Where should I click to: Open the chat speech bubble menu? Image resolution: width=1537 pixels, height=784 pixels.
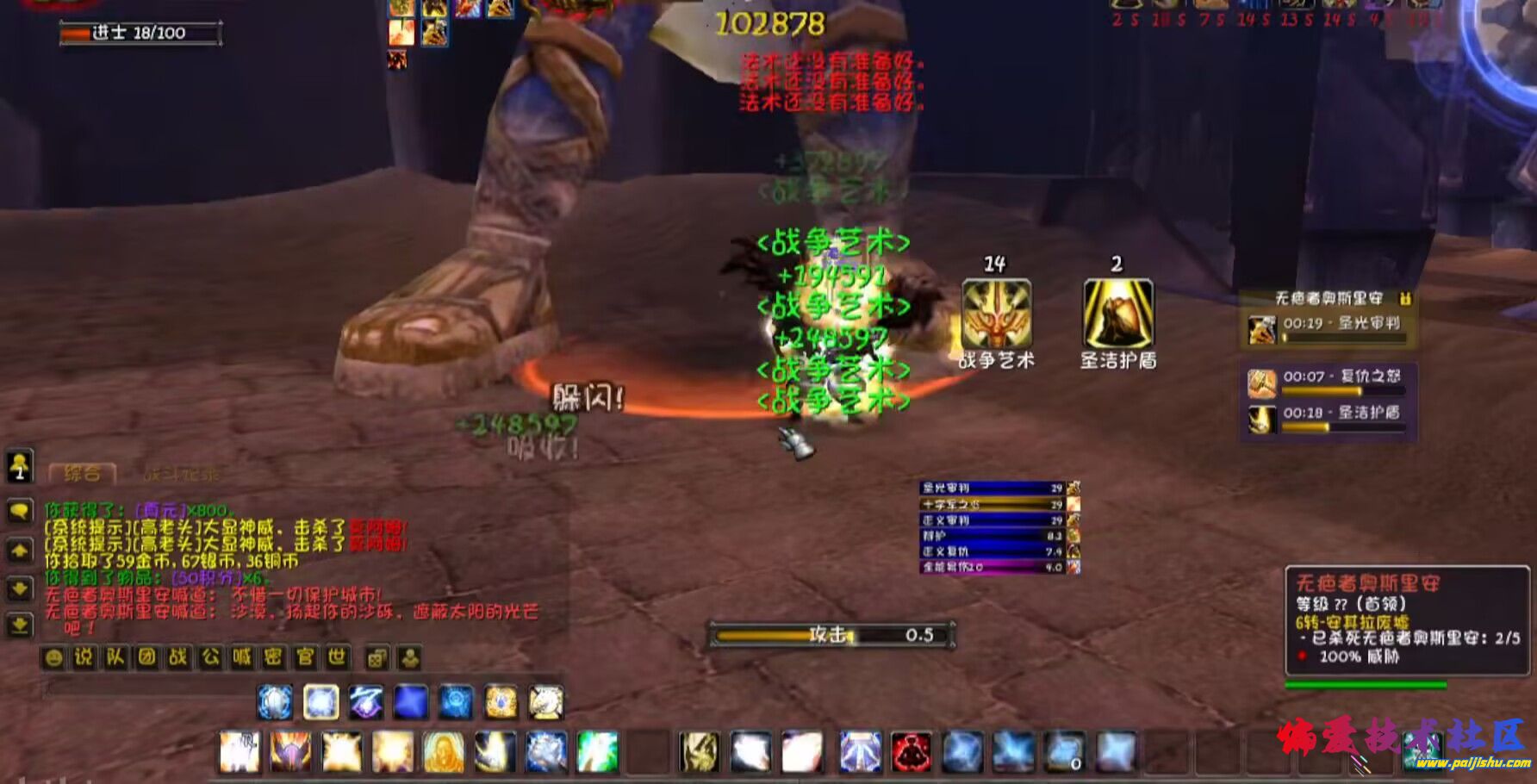[x=19, y=512]
